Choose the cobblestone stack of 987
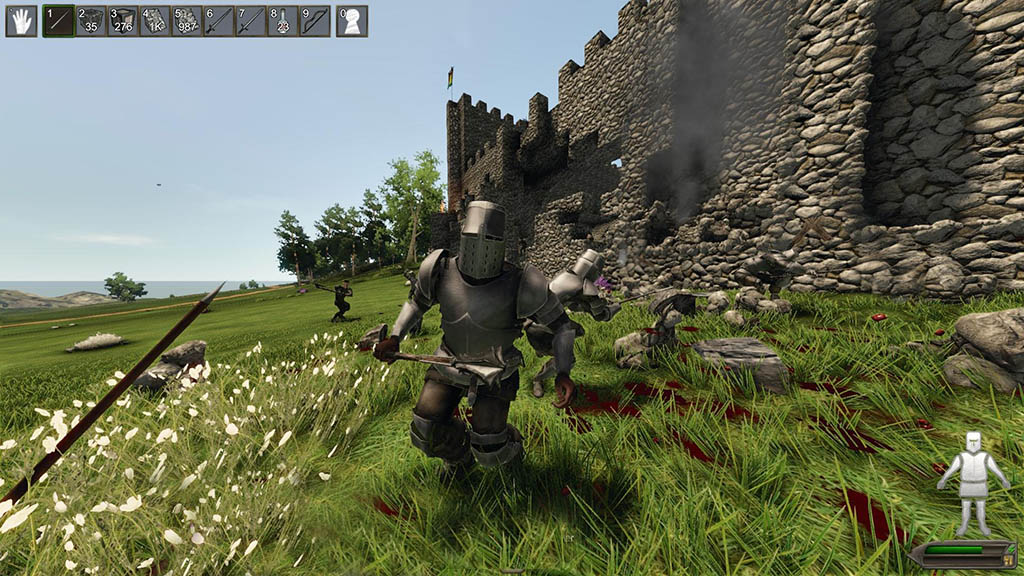Screen dimensions: 1024x576 187,21
